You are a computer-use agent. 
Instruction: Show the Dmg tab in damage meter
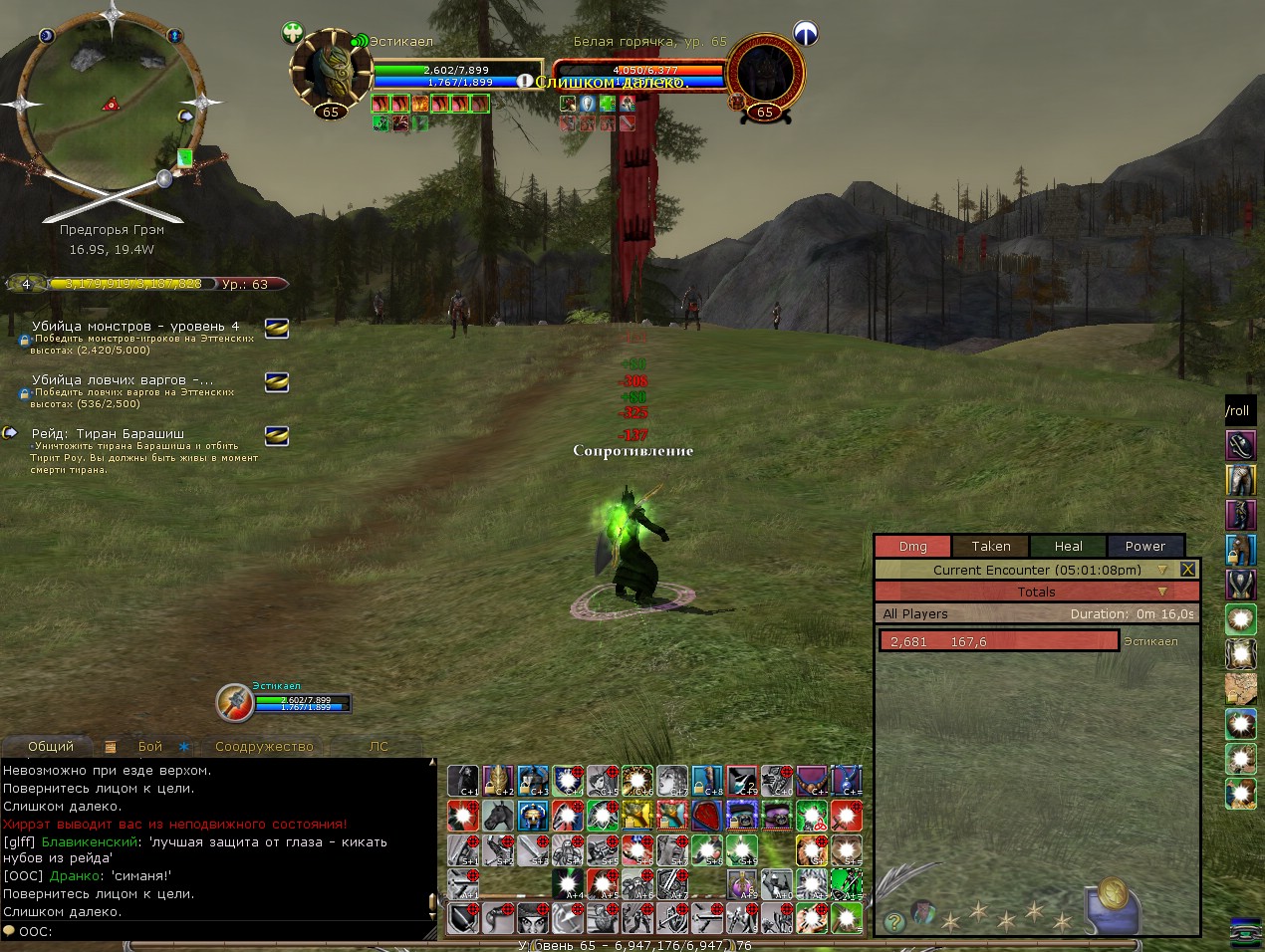tap(912, 546)
